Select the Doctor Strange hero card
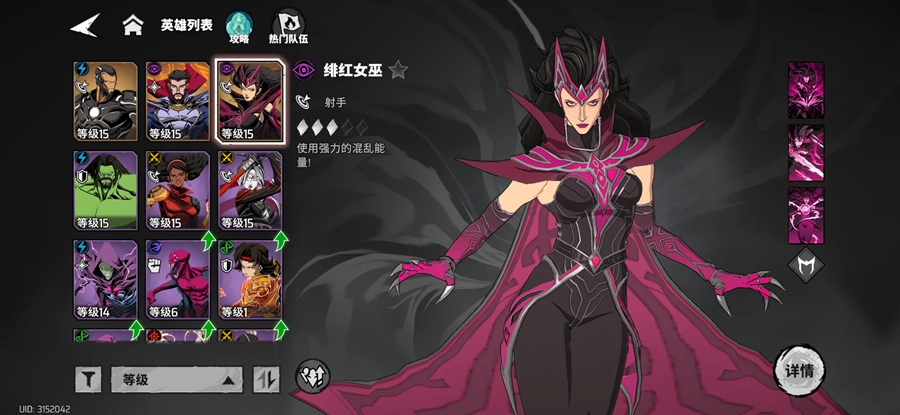The width and height of the screenshot is (900, 415). pos(178,101)
